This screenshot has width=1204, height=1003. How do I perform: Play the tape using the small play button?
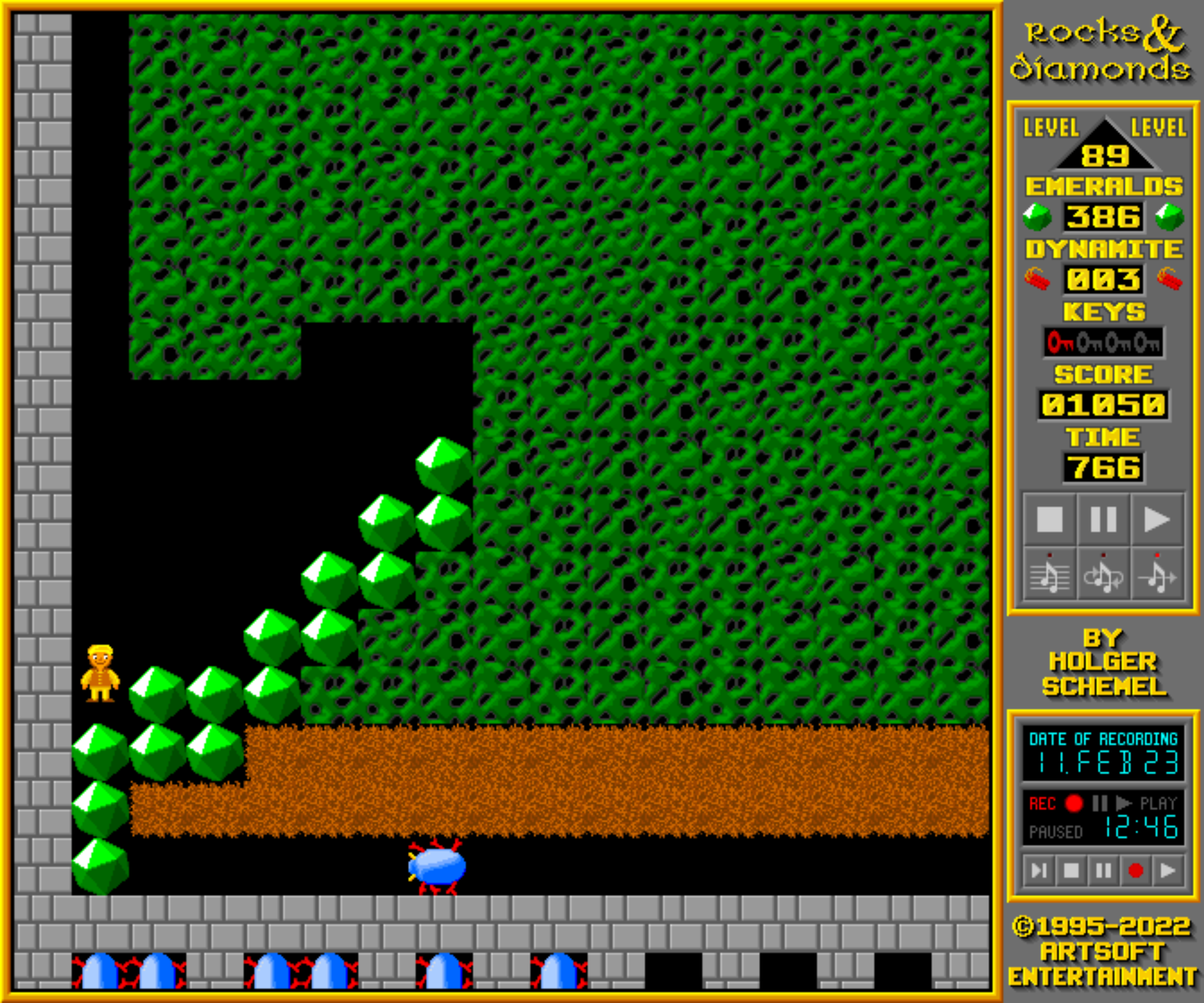1167,871
